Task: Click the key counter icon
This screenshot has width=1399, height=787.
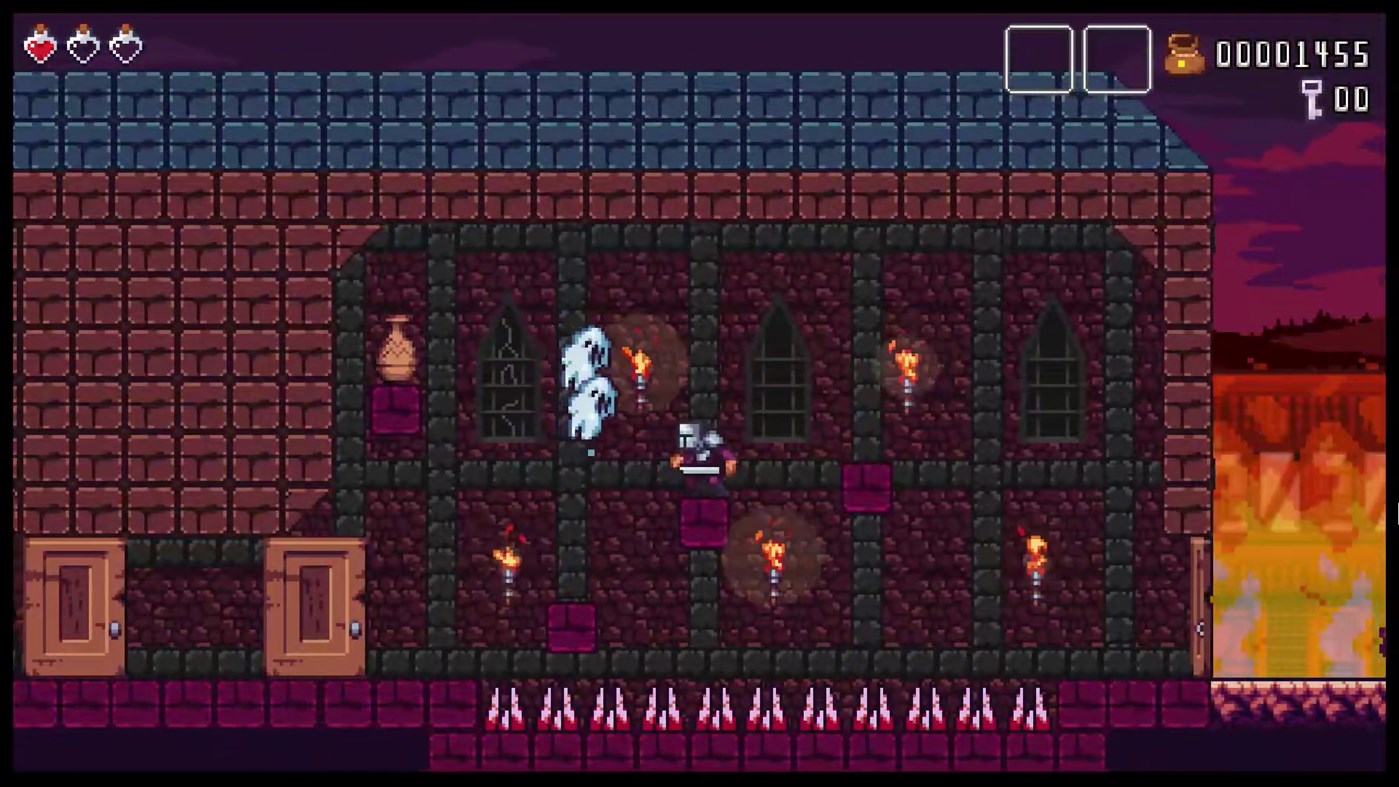Action: coord(1313,99)
